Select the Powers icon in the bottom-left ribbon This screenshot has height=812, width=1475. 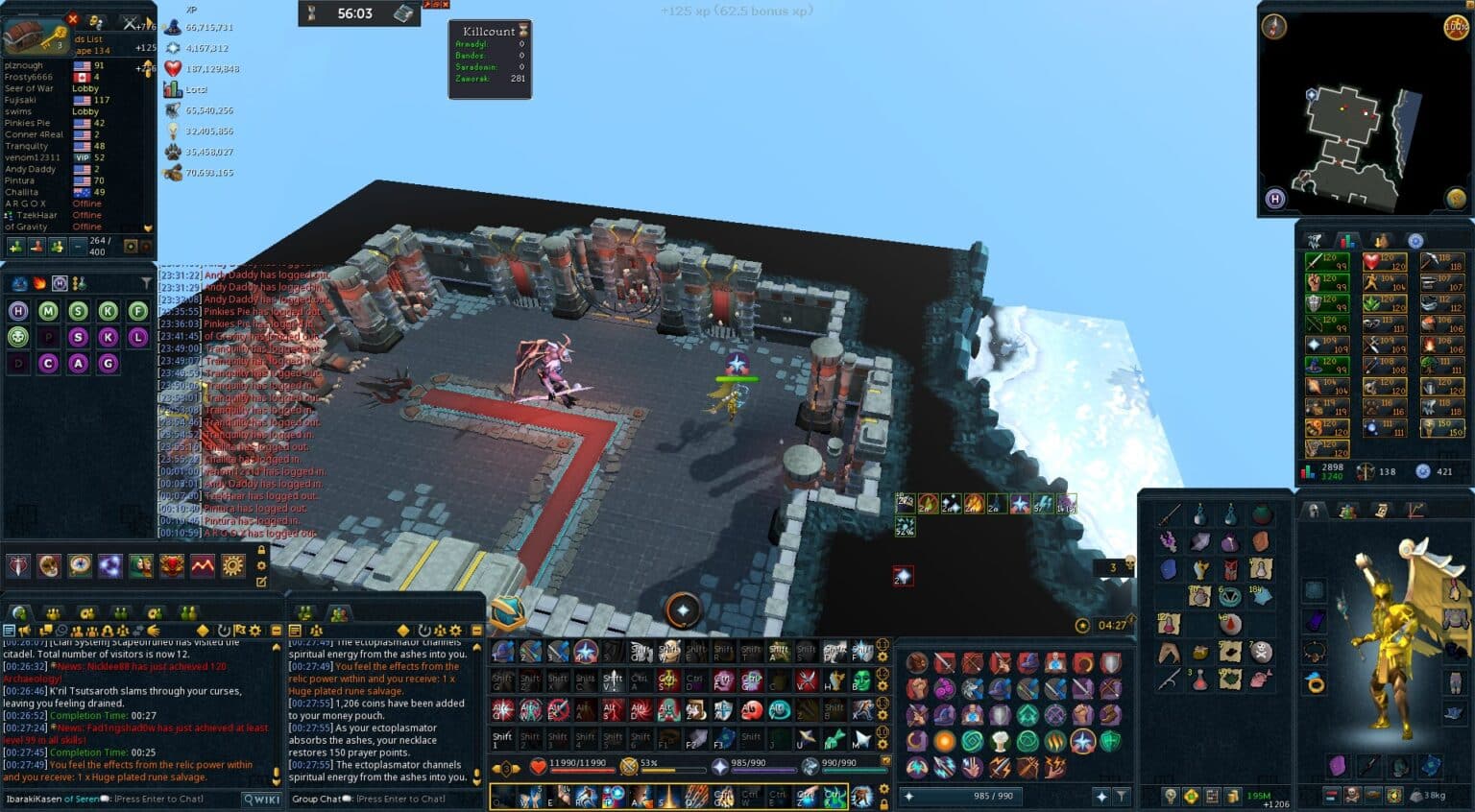coord(109,567)
